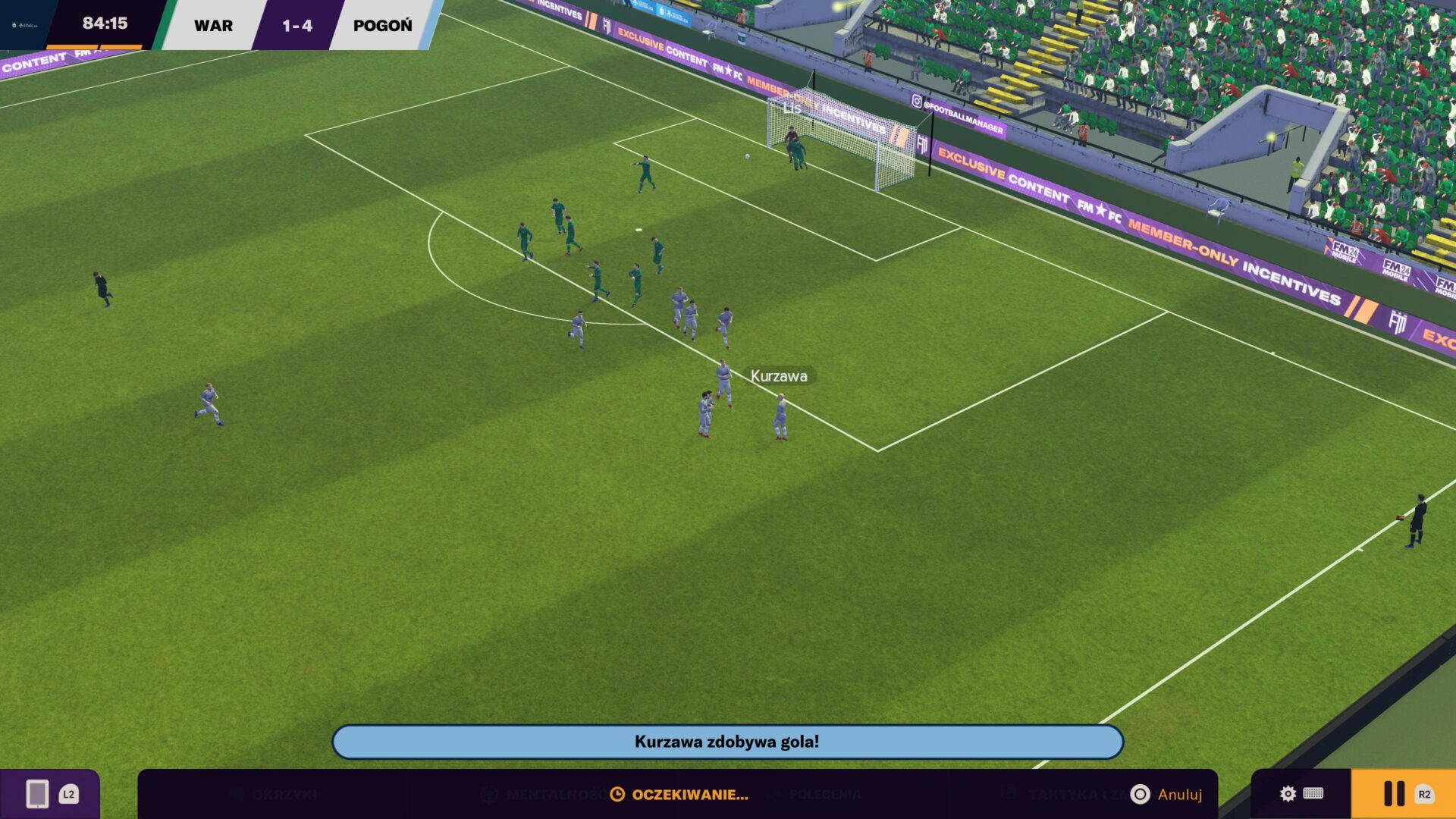1456x819 pixels.
Task: Select WAR team name on the scoreboard
Action: tap(212, 25)
